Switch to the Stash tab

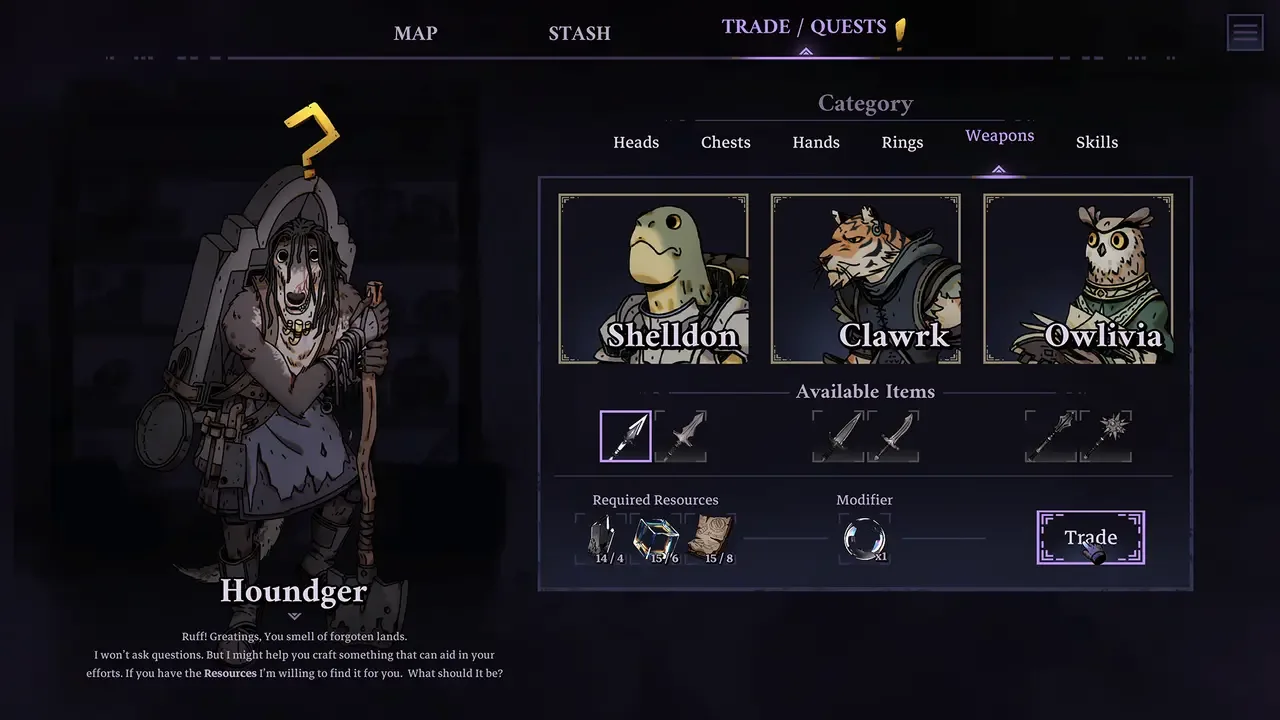pyautogui.click(x=579, y=33)
